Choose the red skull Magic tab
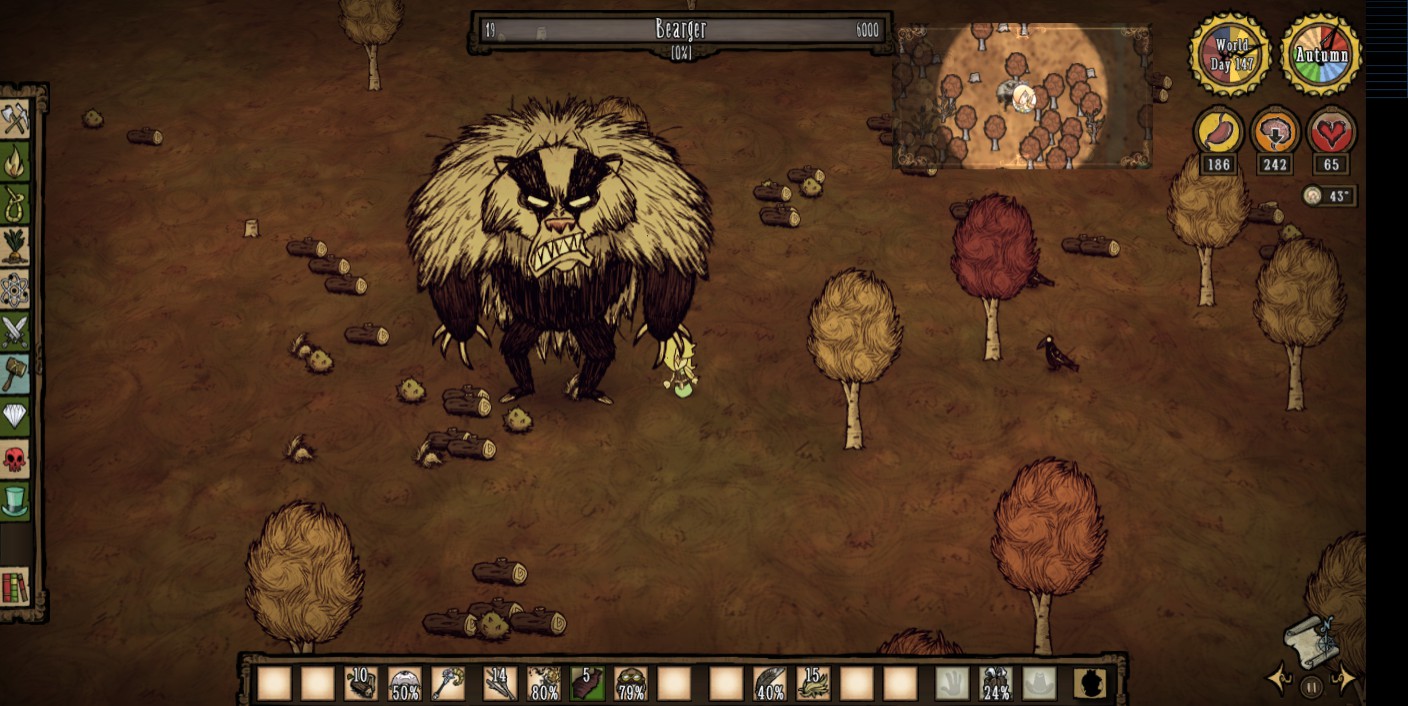 15,459
